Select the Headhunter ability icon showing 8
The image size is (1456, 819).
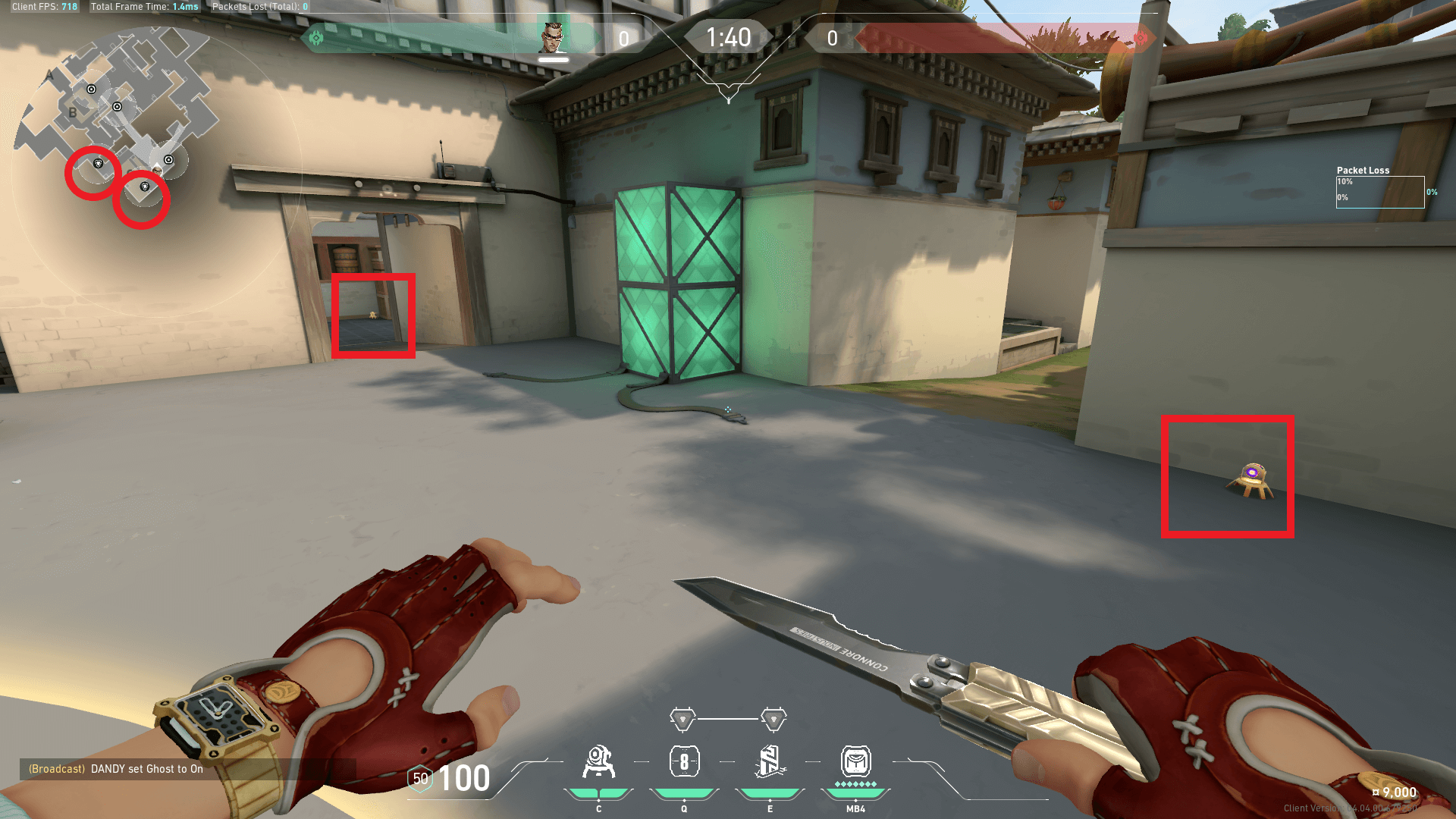coord(684,762)
